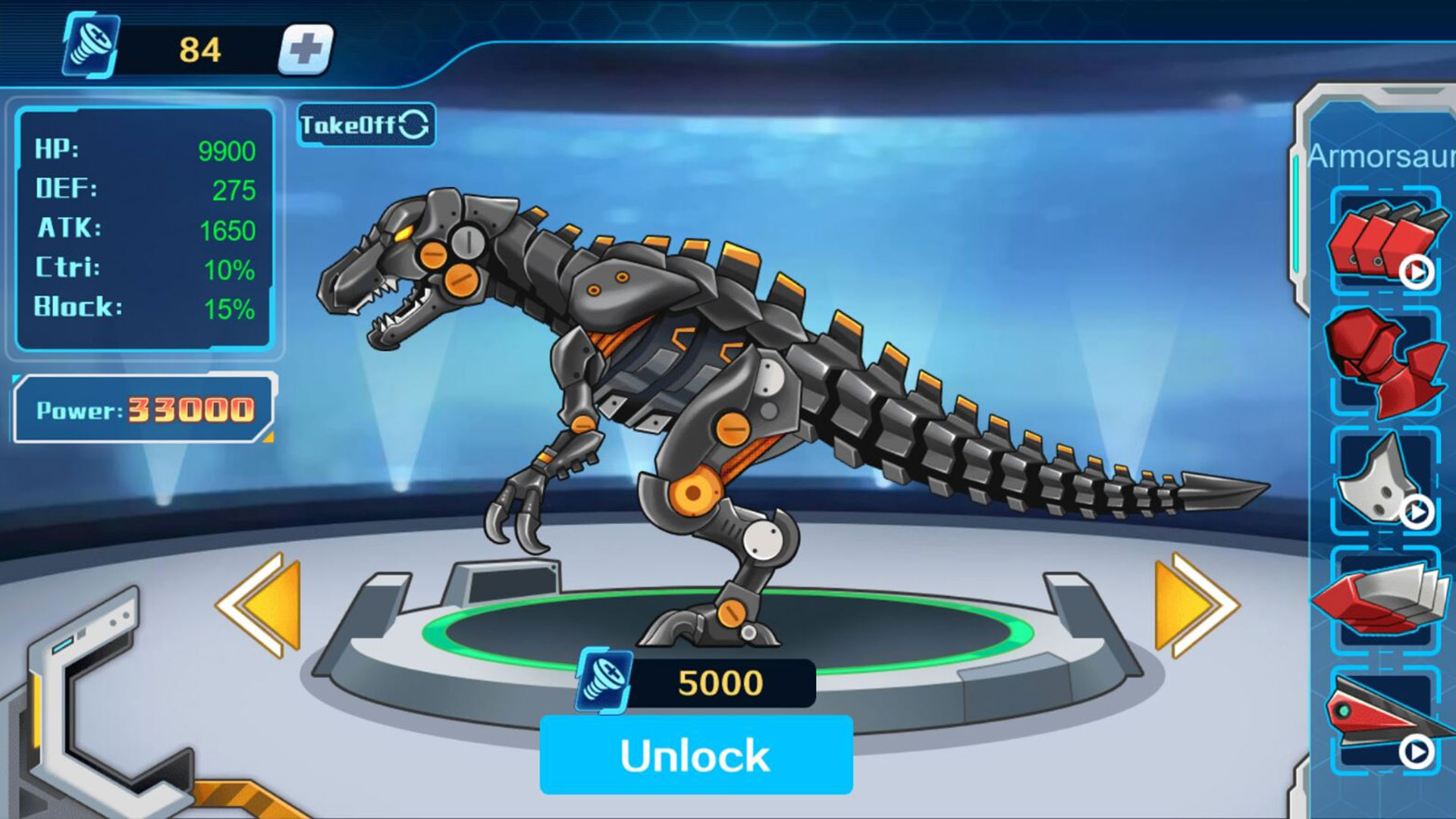Open the Armorsaur parts panel header

[x=1378, y=155]
